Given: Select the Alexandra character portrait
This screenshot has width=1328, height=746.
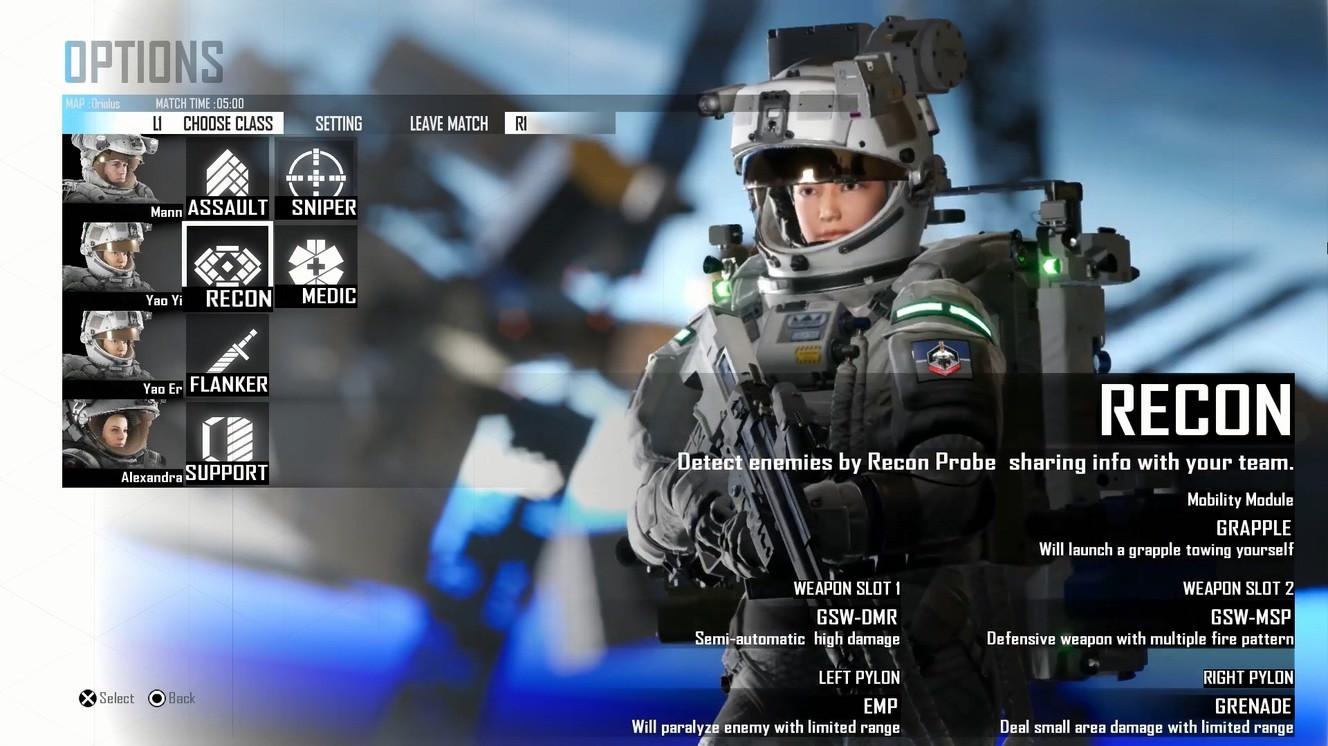Looking at the screenshot, I should [123, 442].
